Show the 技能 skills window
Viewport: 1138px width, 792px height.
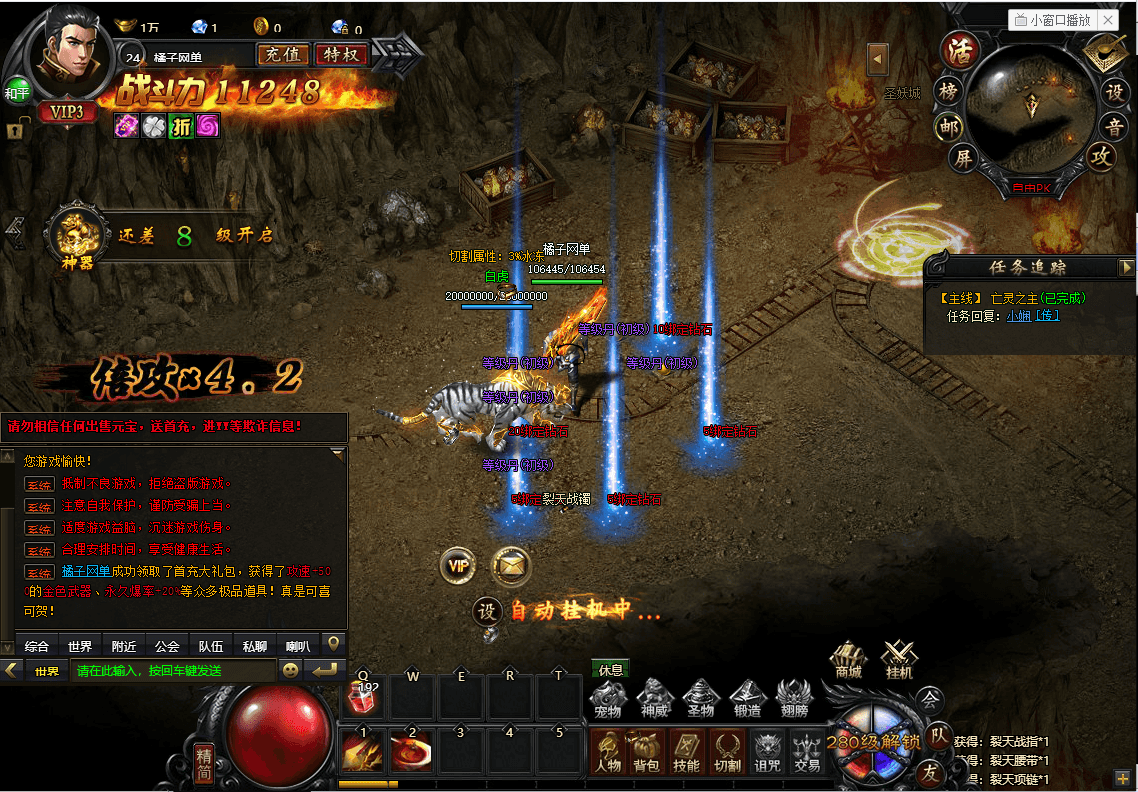686,752
